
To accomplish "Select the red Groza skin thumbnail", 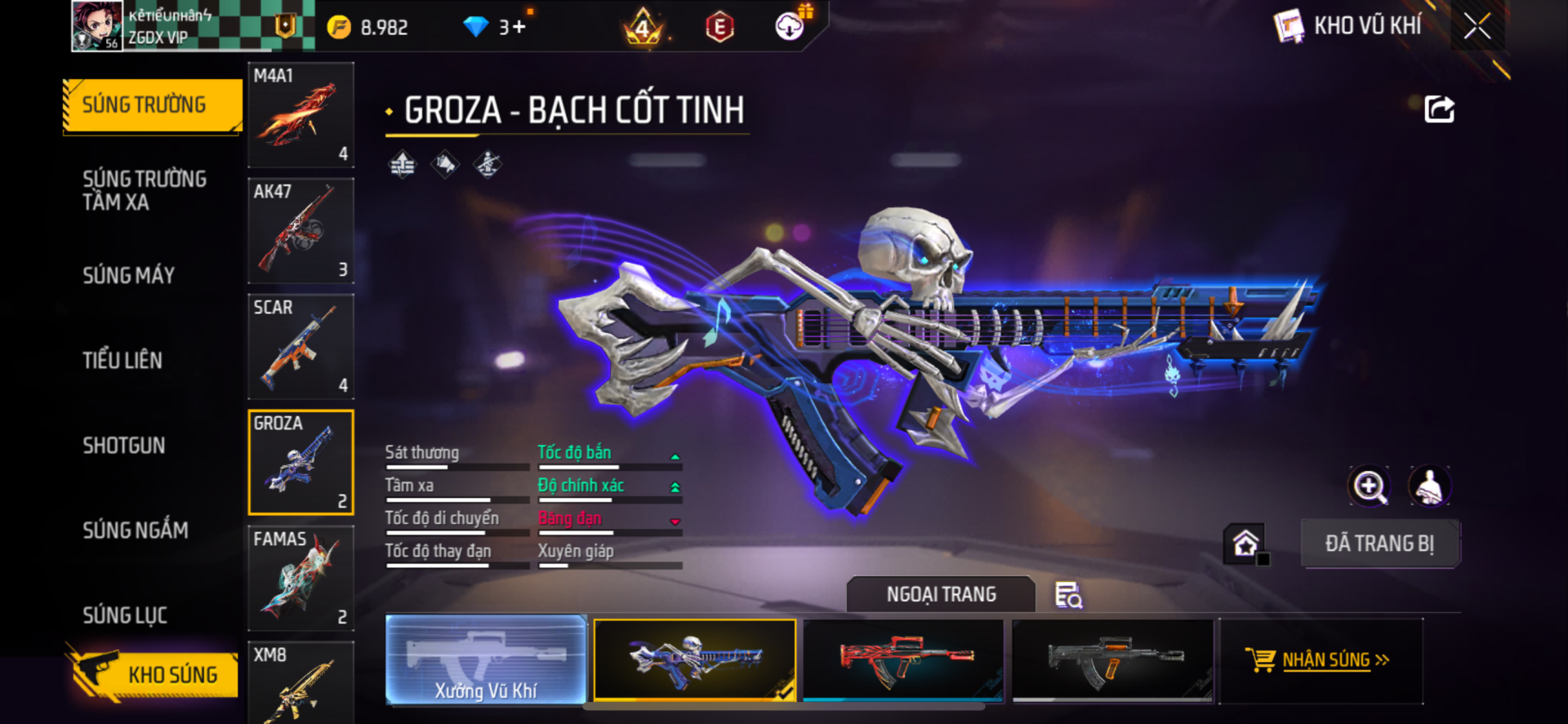I will coord(903,660).
